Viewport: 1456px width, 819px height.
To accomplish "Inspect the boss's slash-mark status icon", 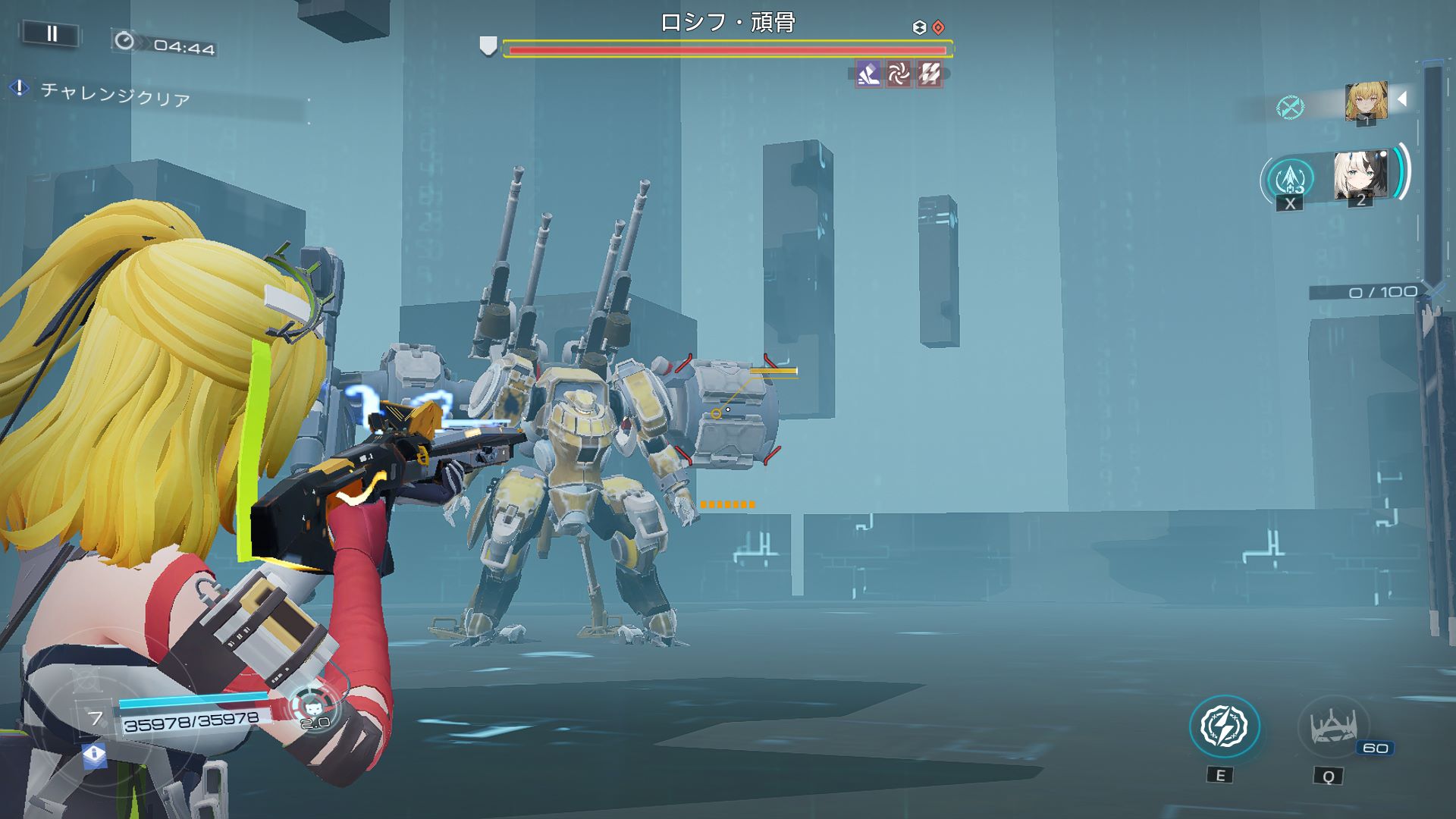I will click(930, 74).
